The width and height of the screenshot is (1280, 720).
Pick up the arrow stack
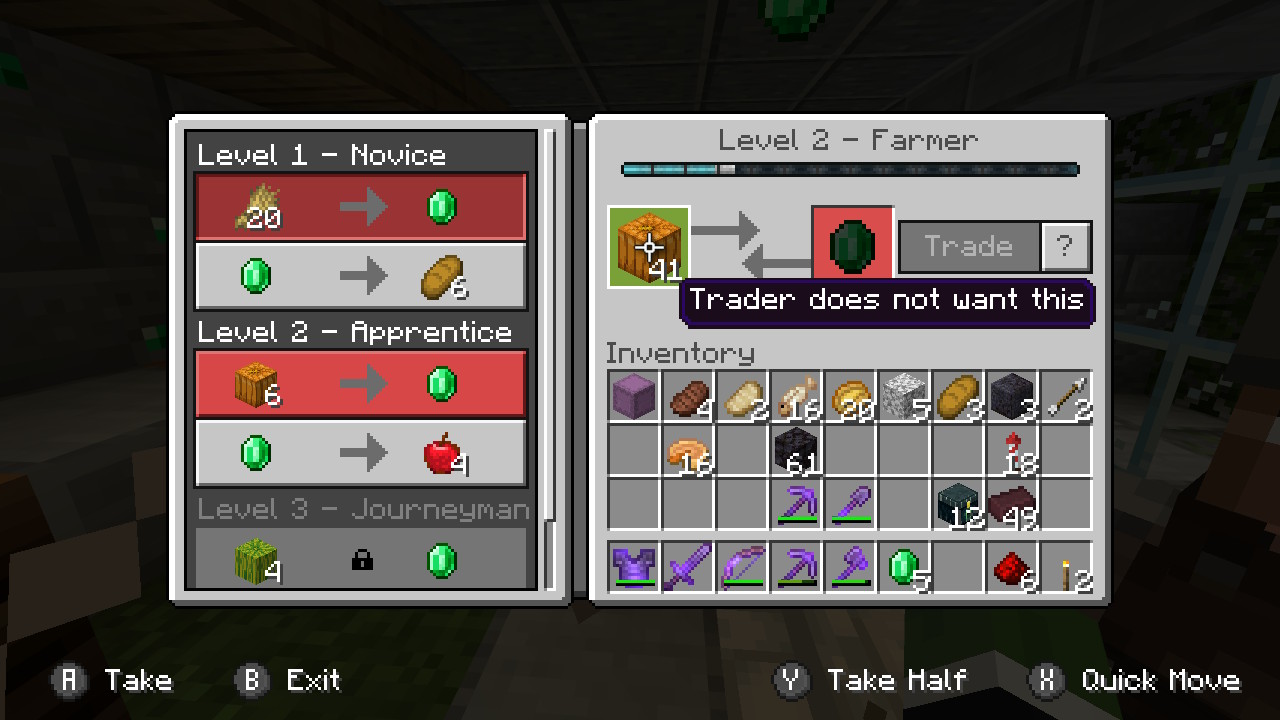(1066, 396)
